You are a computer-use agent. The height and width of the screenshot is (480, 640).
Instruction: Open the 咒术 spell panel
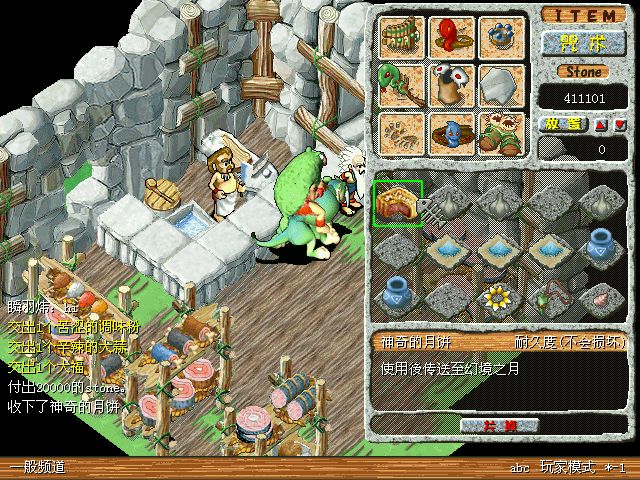click(x=583, y=43)
